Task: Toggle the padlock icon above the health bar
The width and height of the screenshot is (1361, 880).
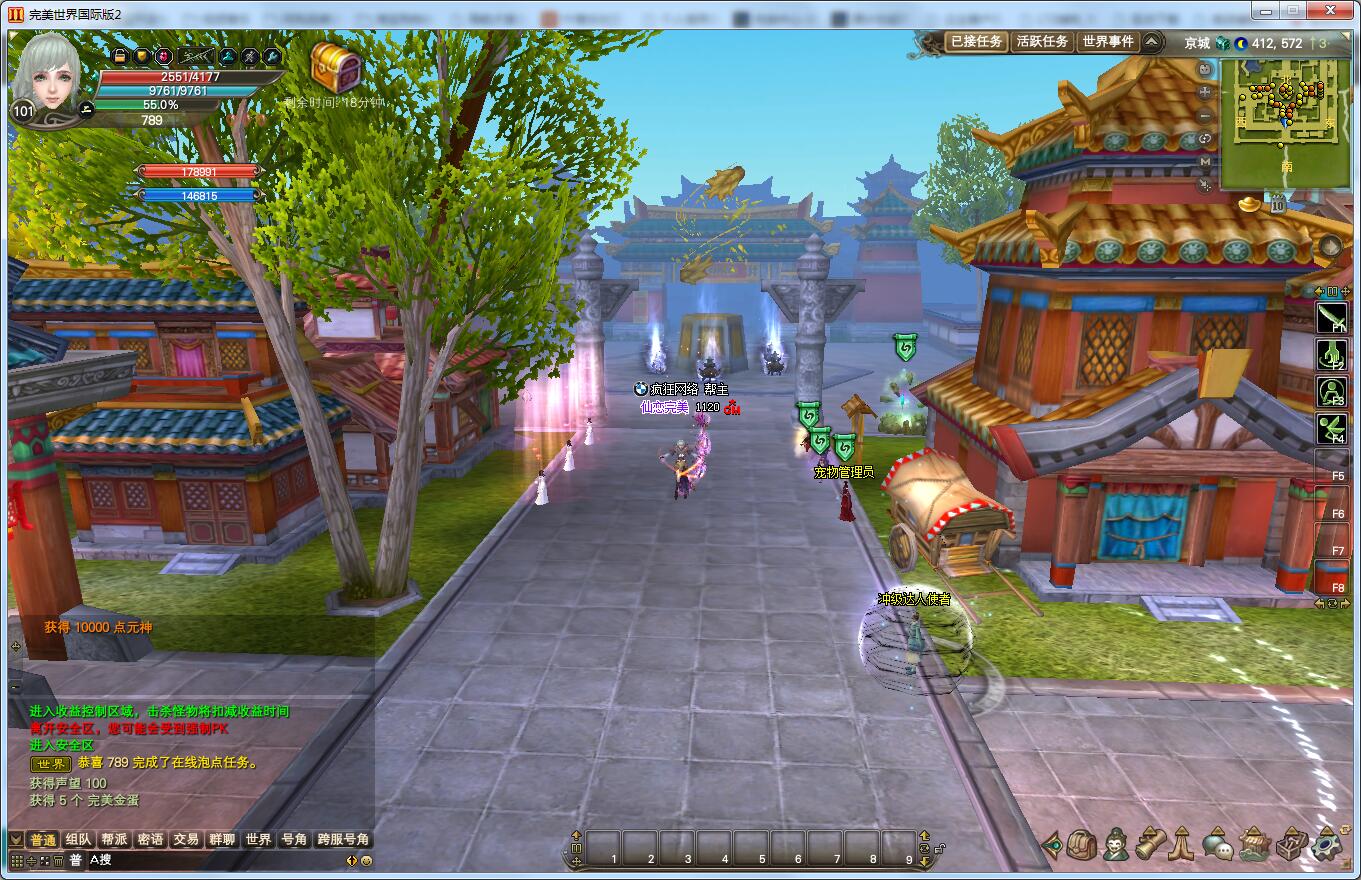Action: [119, 56]
